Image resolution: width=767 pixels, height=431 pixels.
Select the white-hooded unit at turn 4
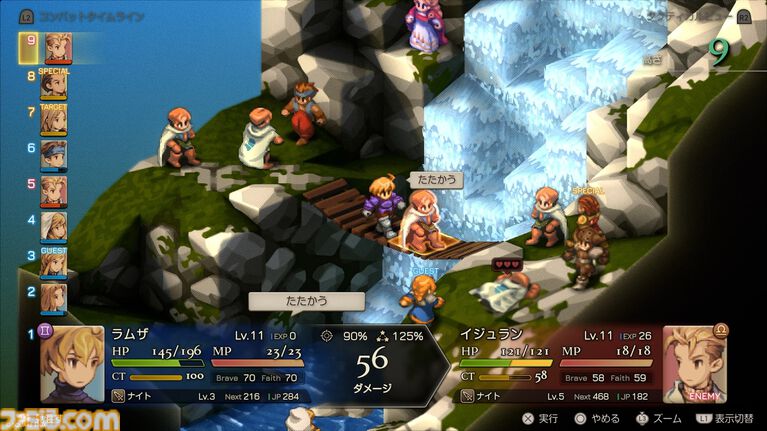point(54,225)
